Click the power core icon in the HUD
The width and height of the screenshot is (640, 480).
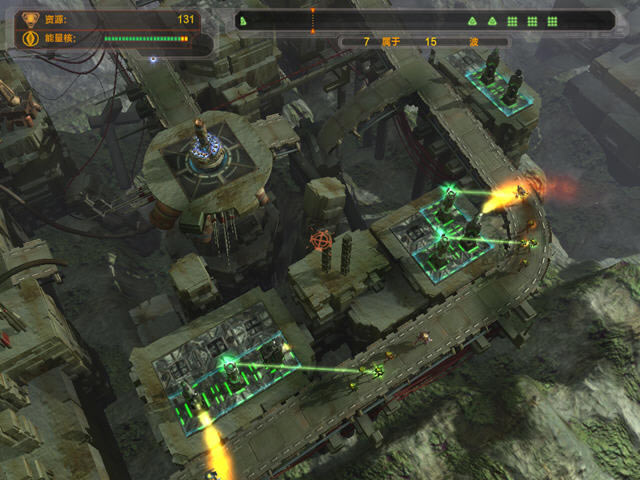coord(27,39)
